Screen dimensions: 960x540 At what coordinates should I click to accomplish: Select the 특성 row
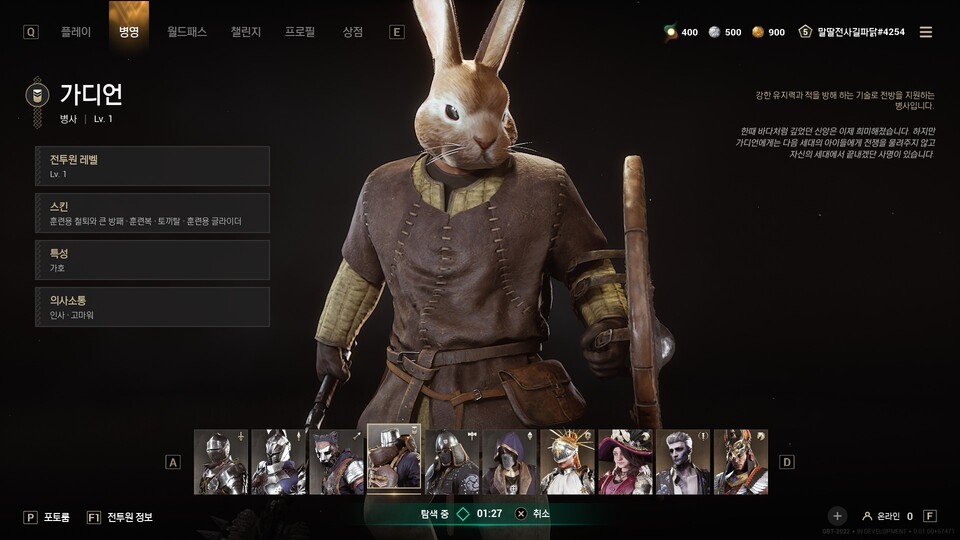coord(152,260)
